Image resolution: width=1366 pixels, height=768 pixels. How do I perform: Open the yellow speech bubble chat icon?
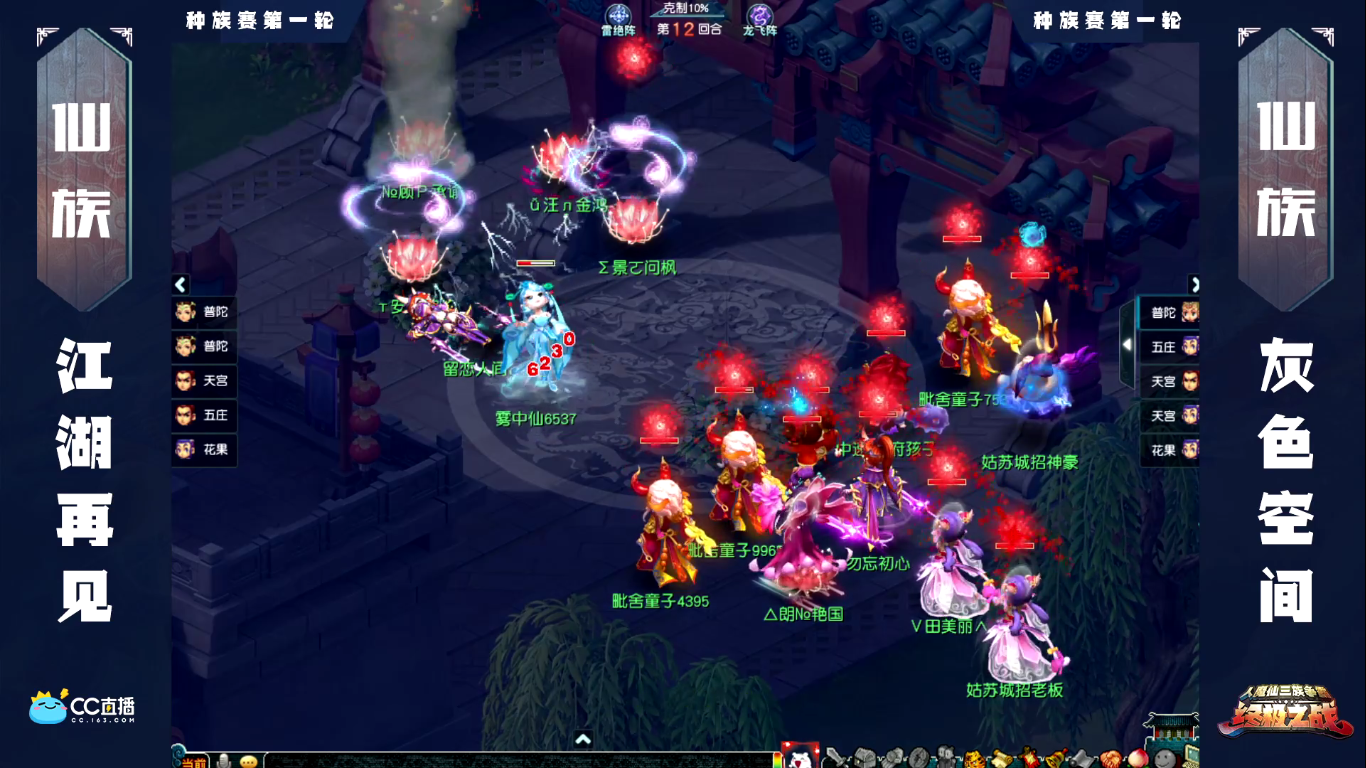coord(249,761)
